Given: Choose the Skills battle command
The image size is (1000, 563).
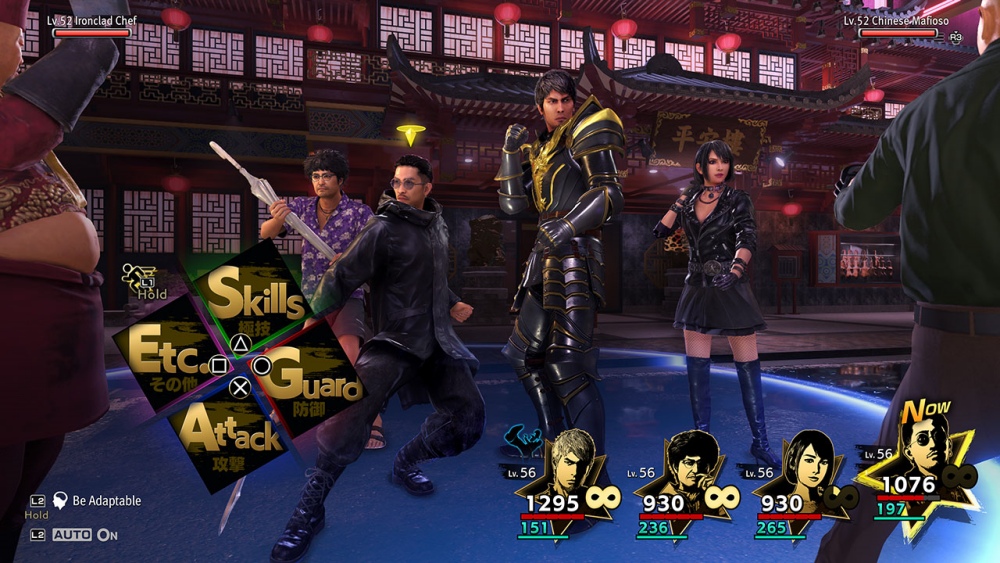Looking at the screenshot, I should 254,299.
